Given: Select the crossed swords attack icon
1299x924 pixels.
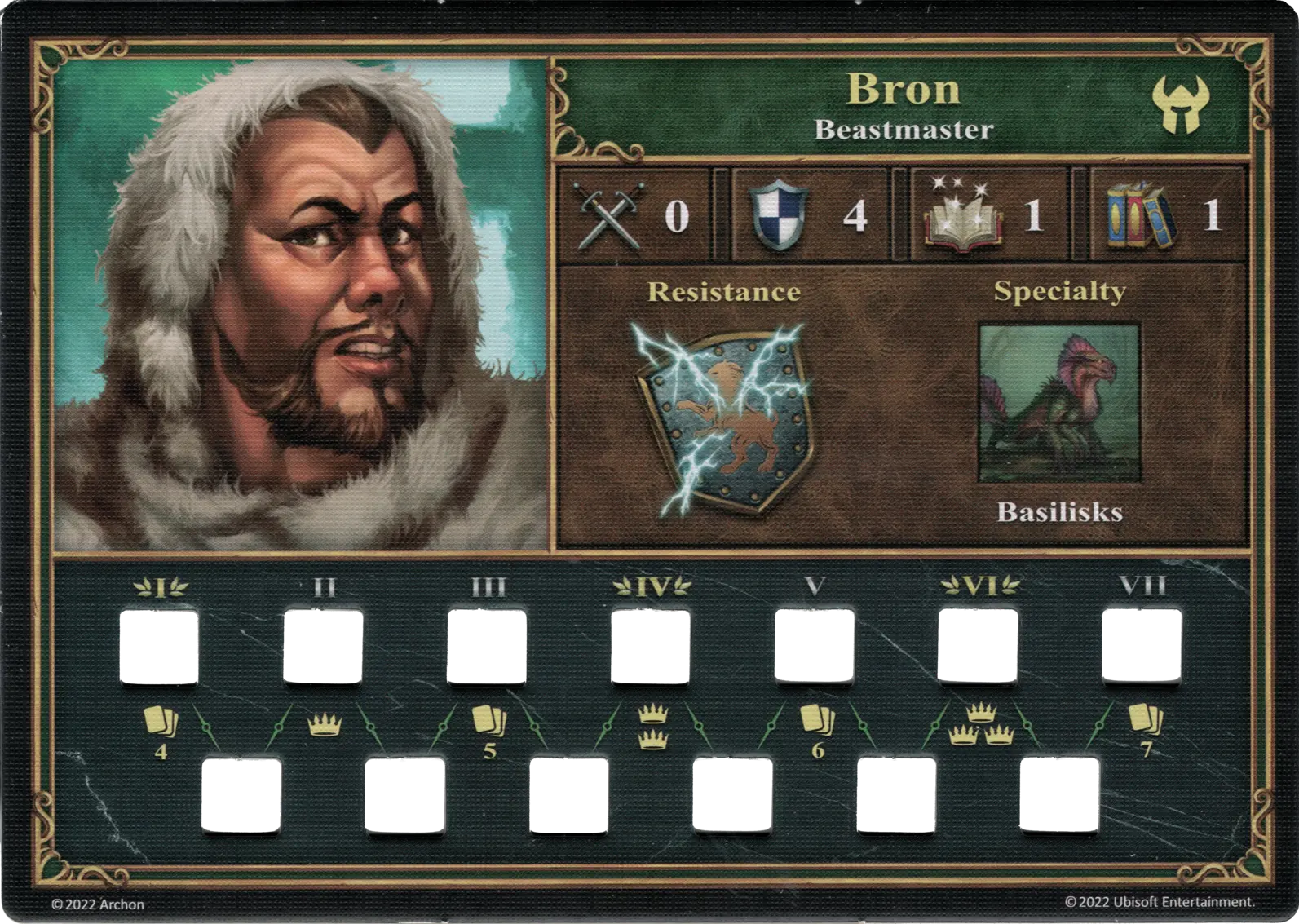Looking at the screenshot, I should [610, 216].
